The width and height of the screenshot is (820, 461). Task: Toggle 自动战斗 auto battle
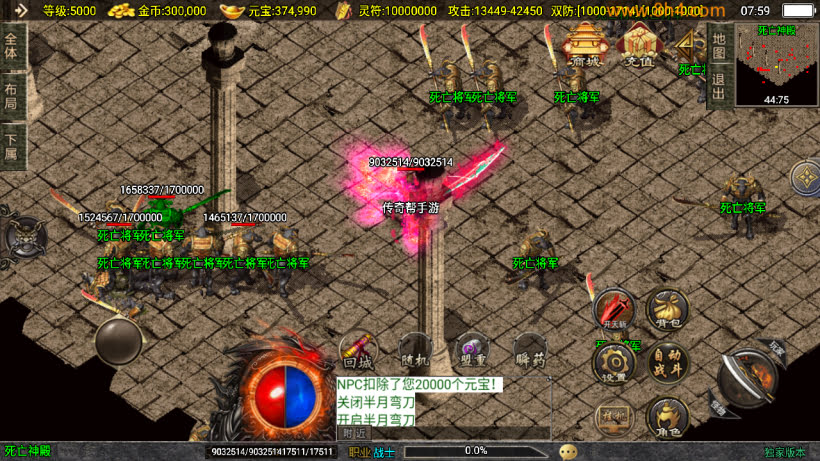666,362
